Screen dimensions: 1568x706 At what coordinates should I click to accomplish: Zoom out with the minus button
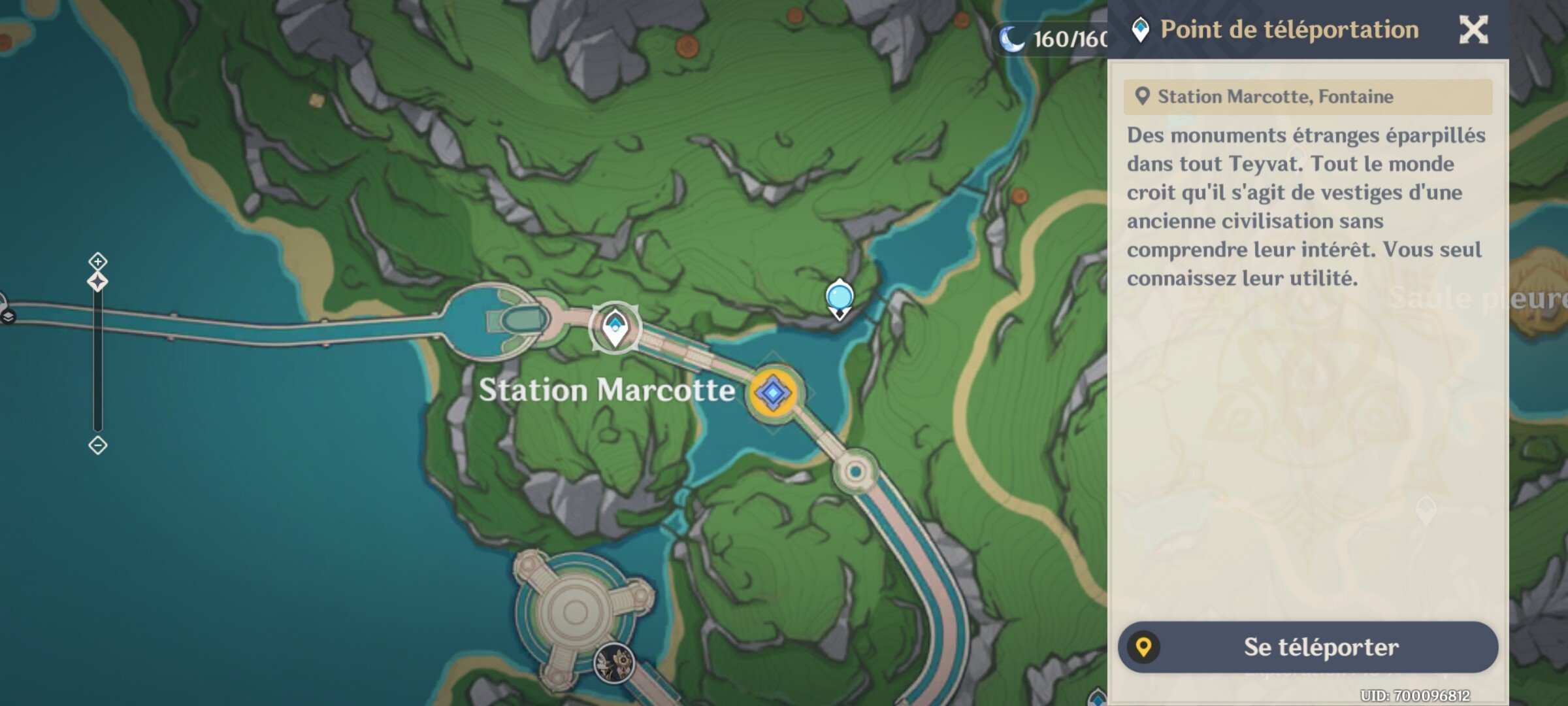[x=97, y=446]
